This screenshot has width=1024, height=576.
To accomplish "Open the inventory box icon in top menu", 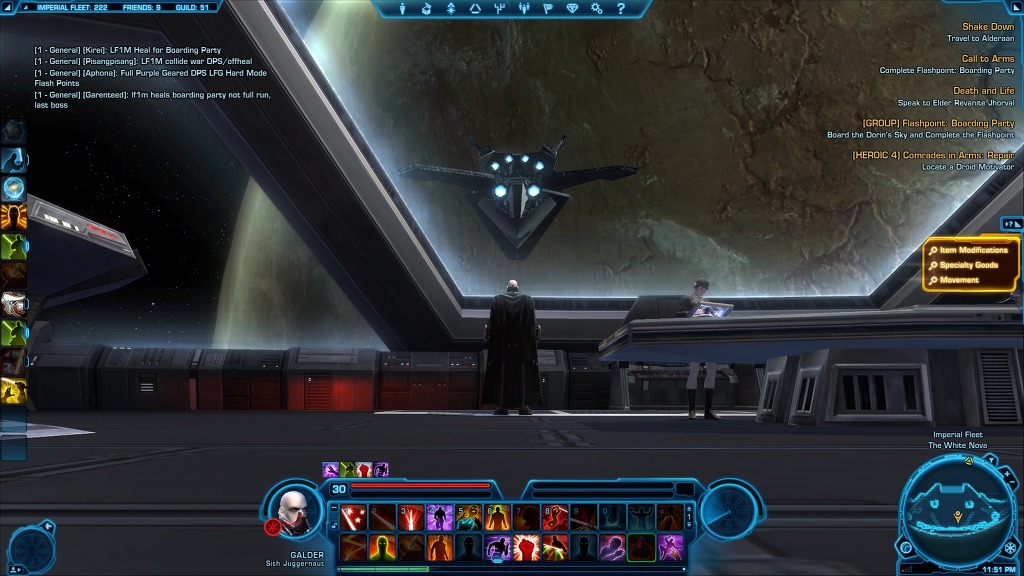I will tap(426, 9).
